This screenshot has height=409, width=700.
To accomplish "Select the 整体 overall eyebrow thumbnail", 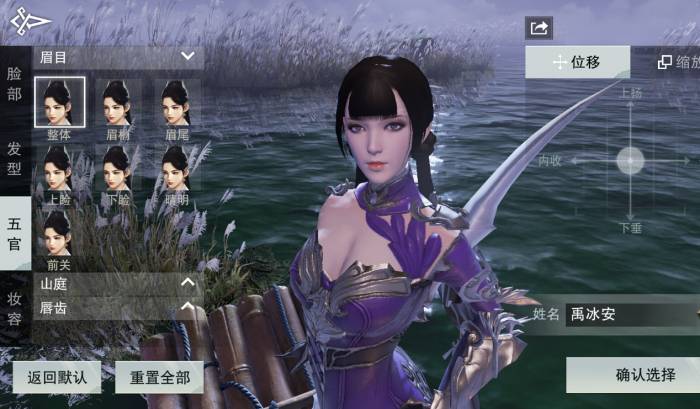I will [58, 104].
